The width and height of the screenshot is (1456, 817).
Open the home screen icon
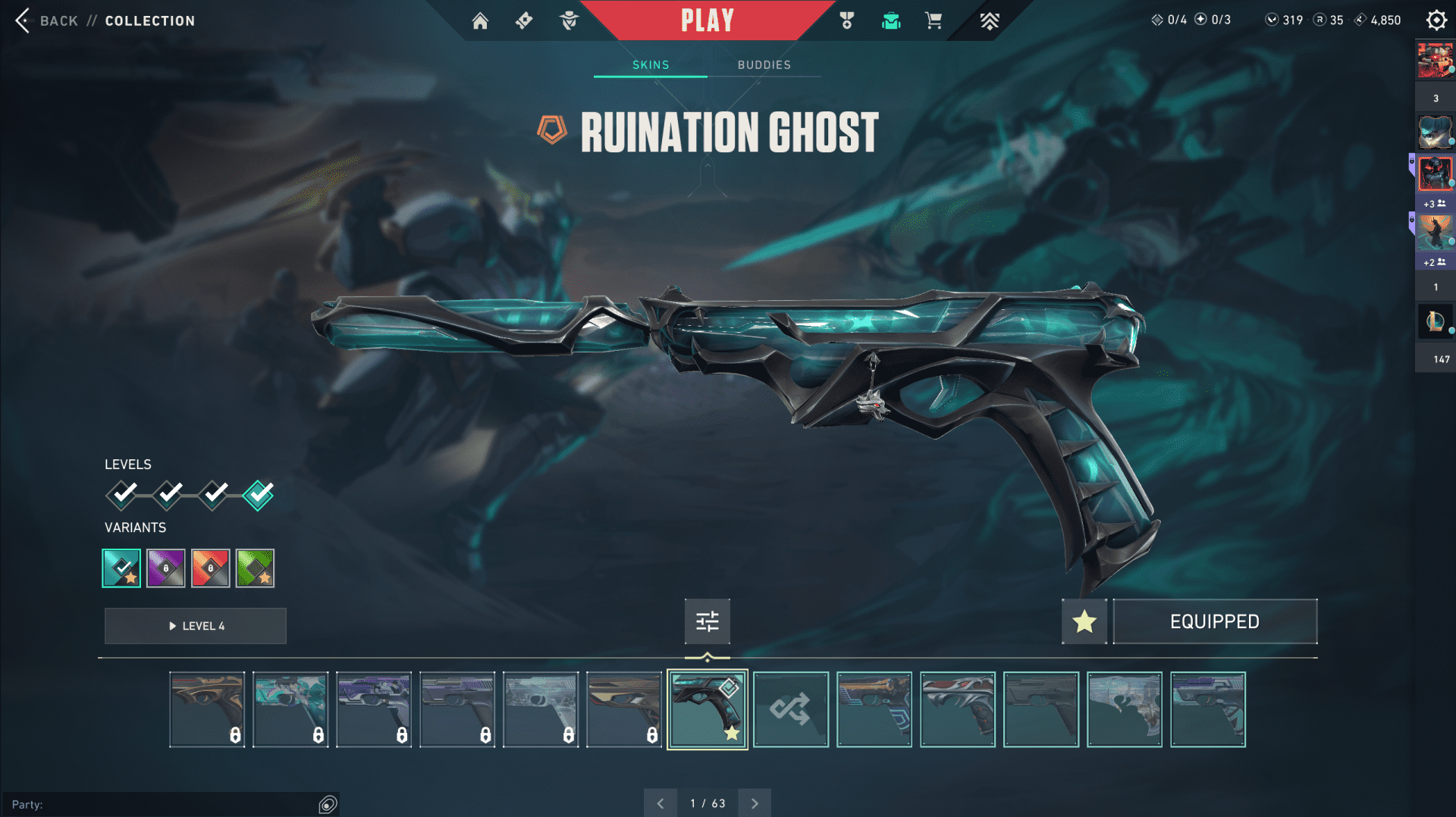[480, 20]
